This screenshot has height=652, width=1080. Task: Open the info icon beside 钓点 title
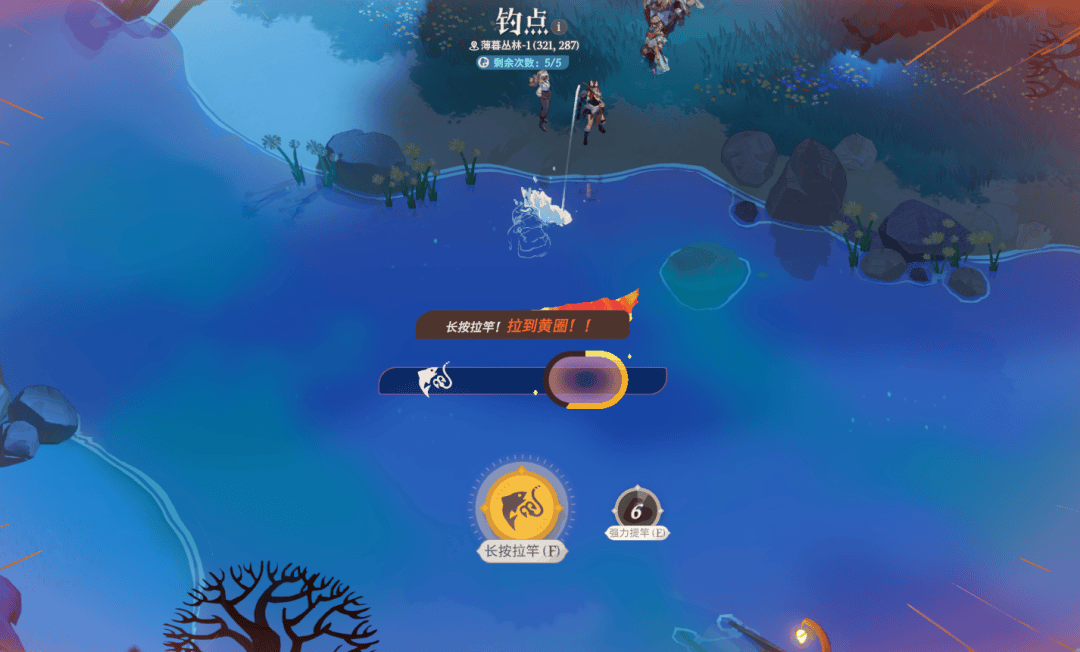[559, 27]
